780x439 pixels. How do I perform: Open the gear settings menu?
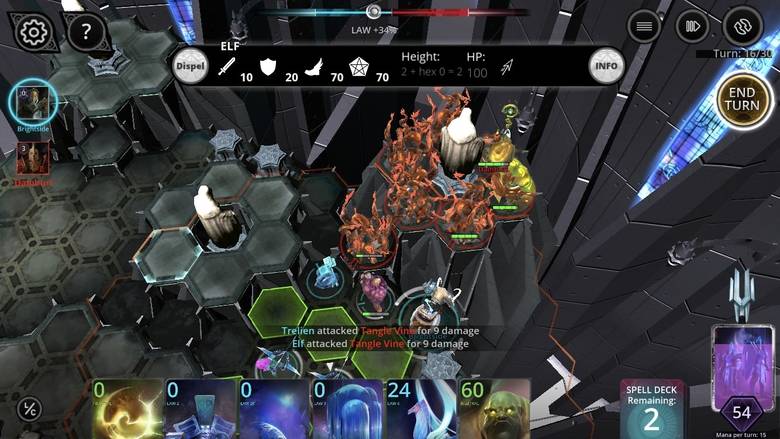[x=33, y=32]
